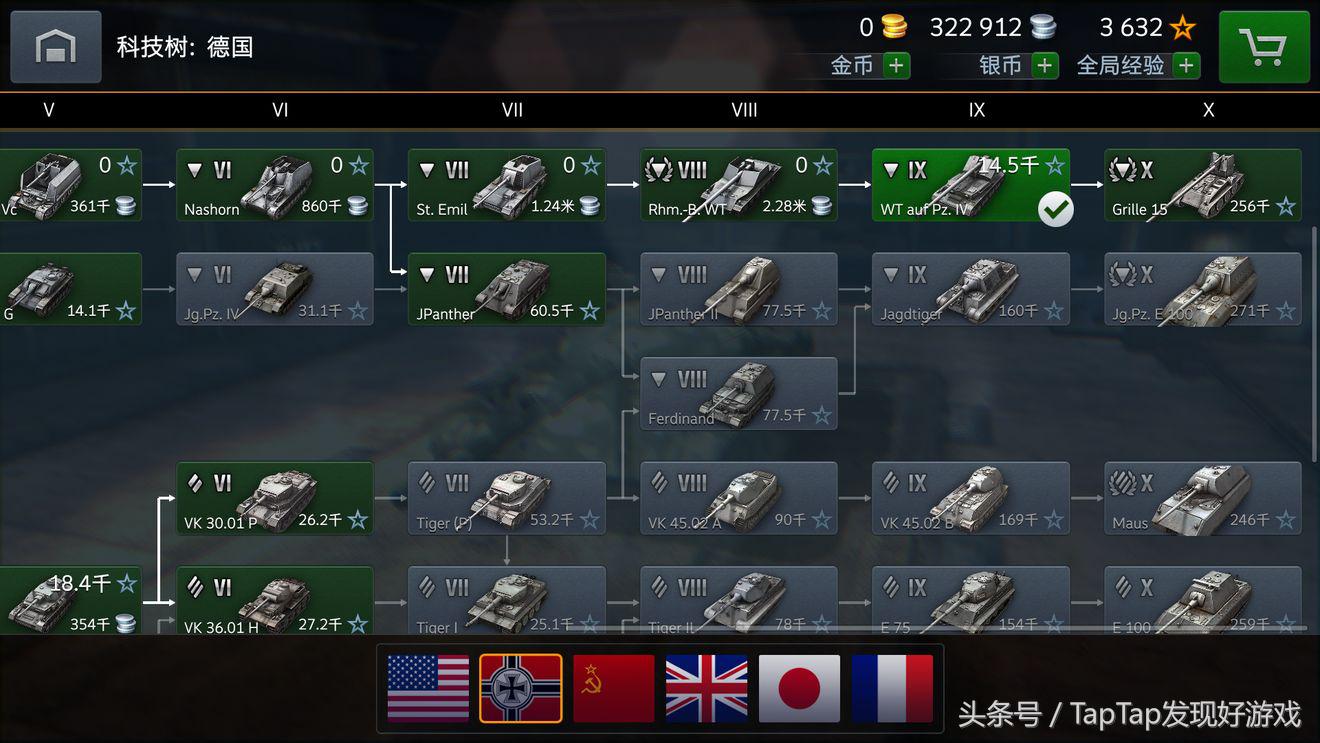
Task: Expand the Ferdinand card chevron
Action: [x=657, y=379]
